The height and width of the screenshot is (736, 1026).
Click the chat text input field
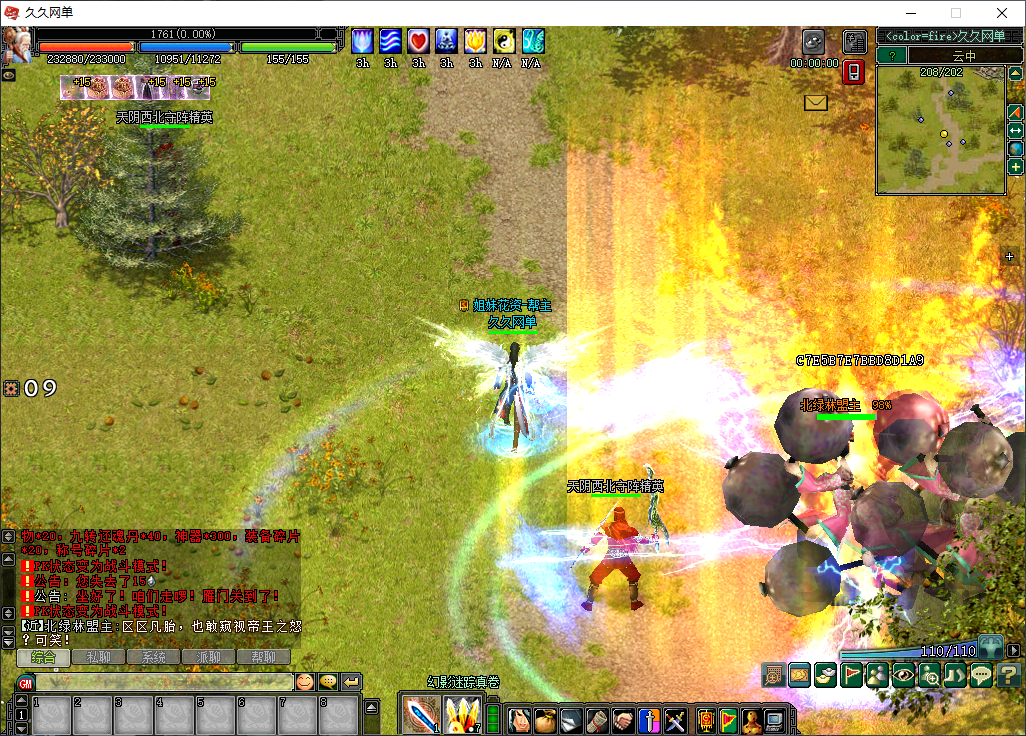165,682
